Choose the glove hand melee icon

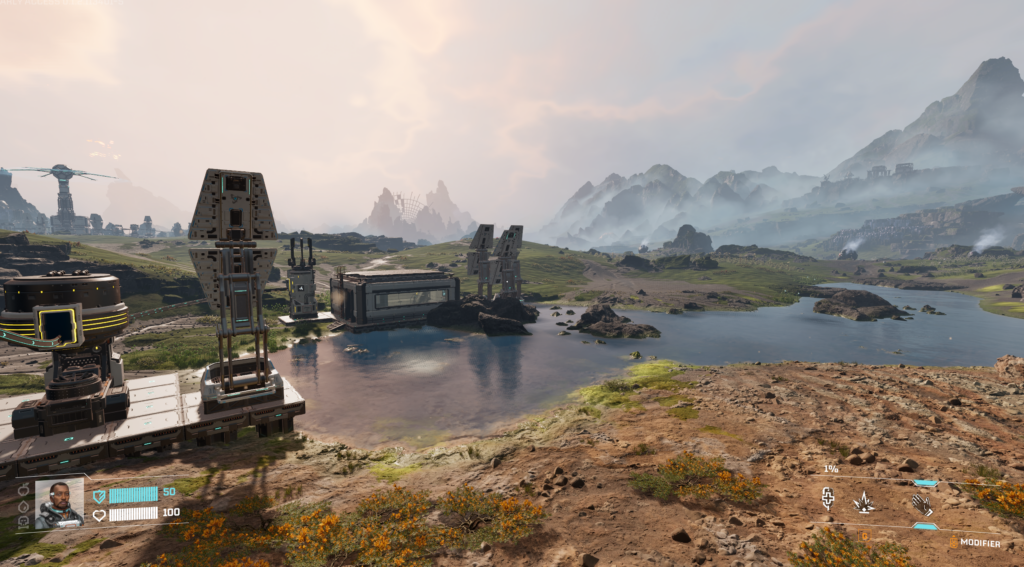coord(922,504)
